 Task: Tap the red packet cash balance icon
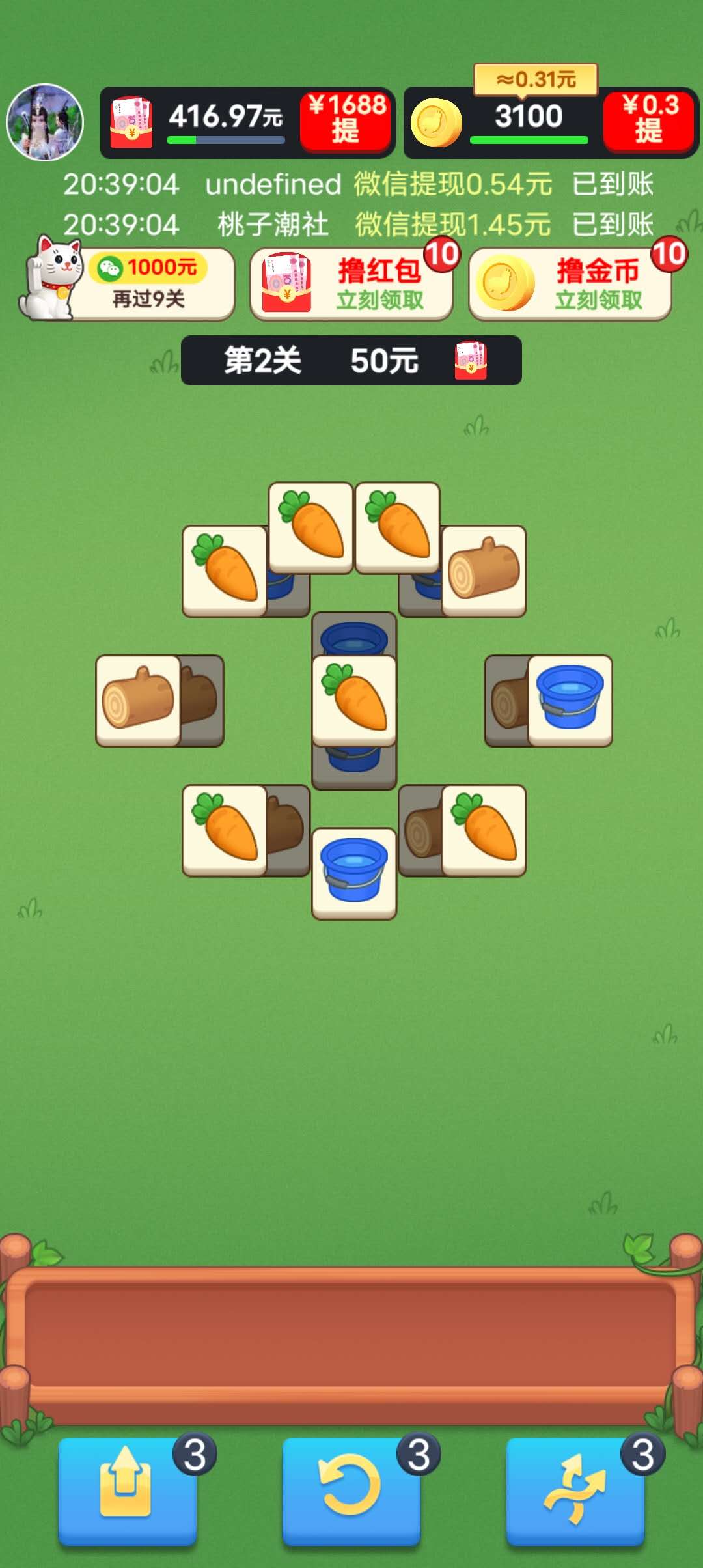click(x=131, y=122)
